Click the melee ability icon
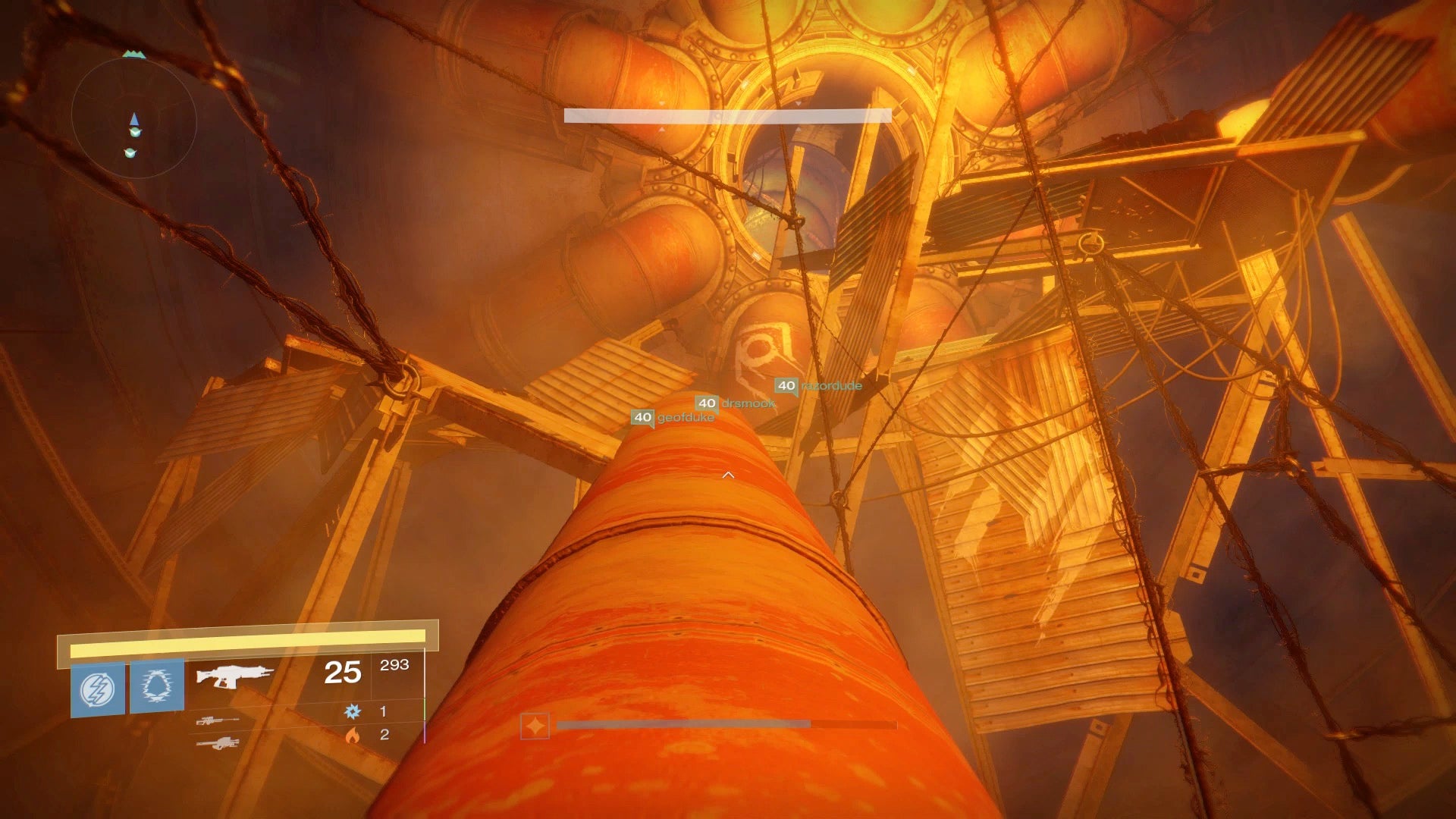This screenshot has width=1456, height=819. [157, 686]
